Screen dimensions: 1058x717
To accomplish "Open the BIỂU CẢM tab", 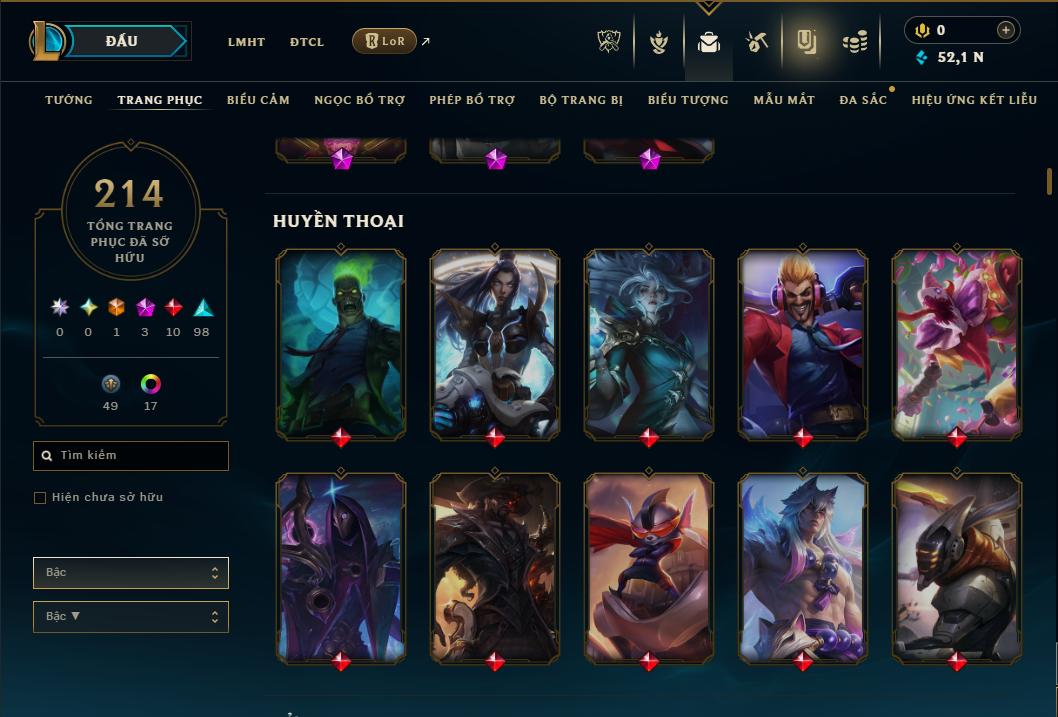I will (258, 100).
